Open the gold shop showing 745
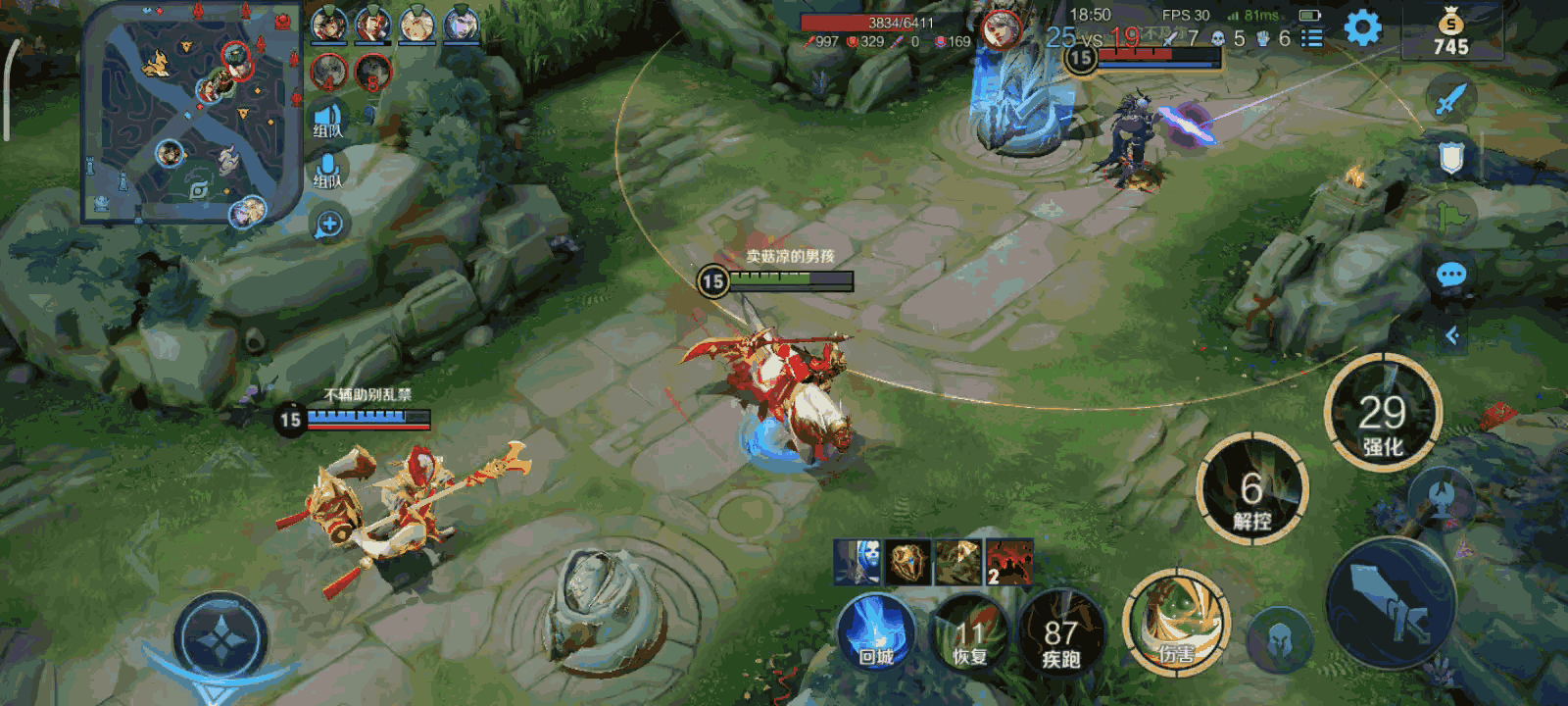 1450,34
